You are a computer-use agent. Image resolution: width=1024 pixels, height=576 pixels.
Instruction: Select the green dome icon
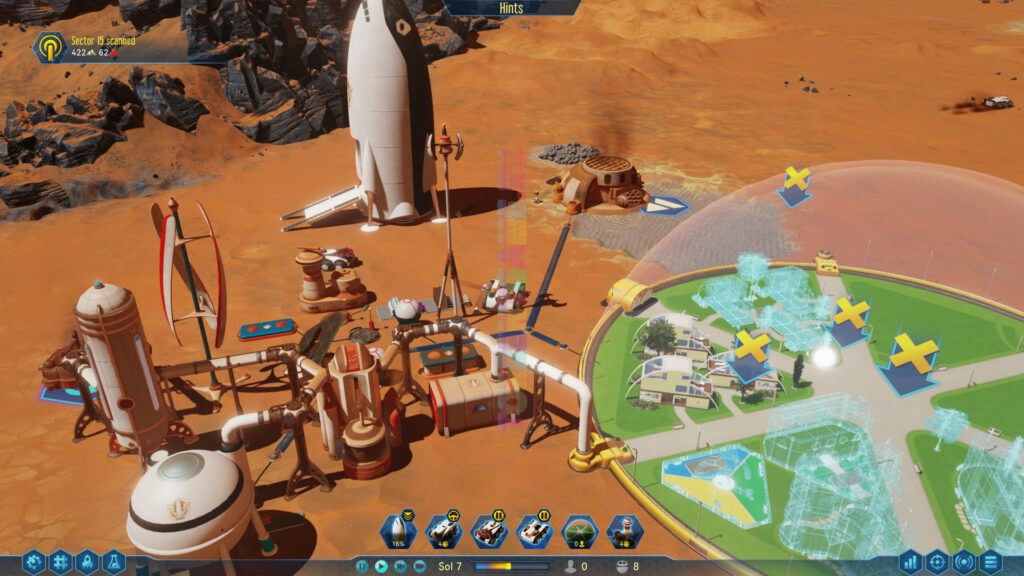580,530
